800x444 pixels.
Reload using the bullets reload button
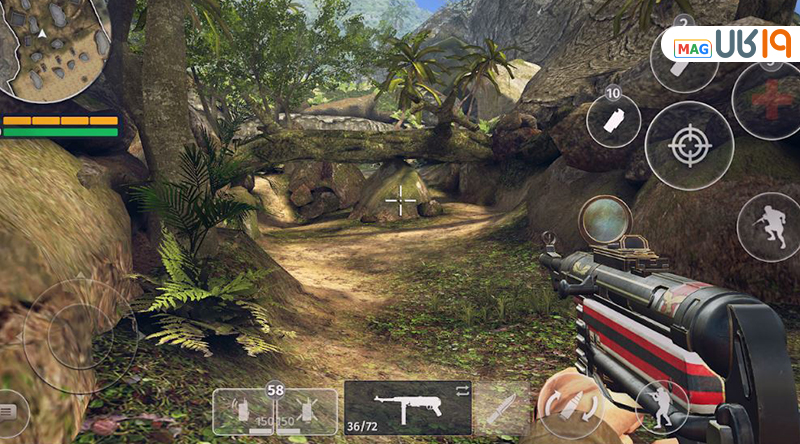click(568, 408)
